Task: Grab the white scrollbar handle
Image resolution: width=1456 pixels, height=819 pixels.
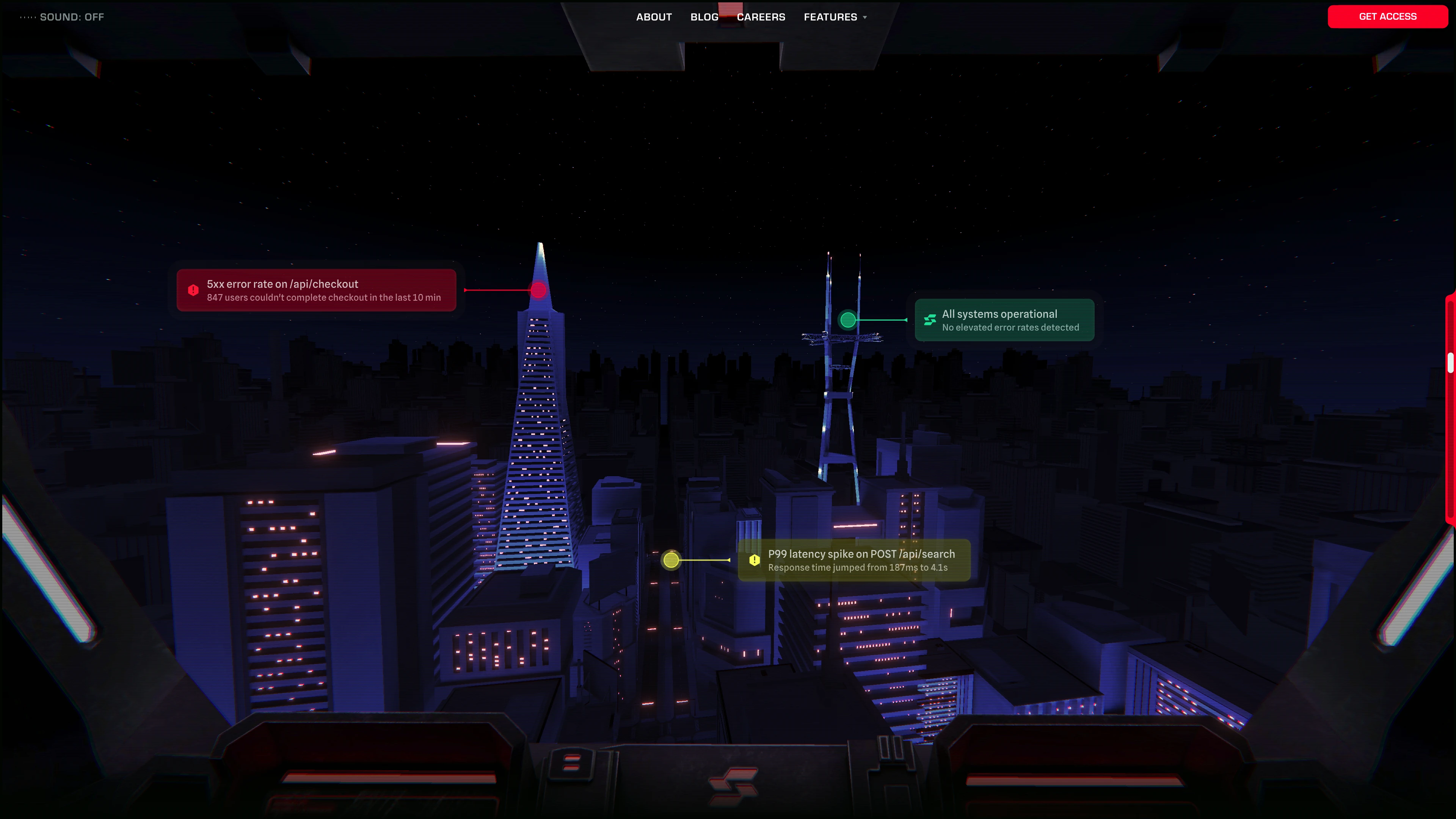Action: click(x=1450, y=363)
